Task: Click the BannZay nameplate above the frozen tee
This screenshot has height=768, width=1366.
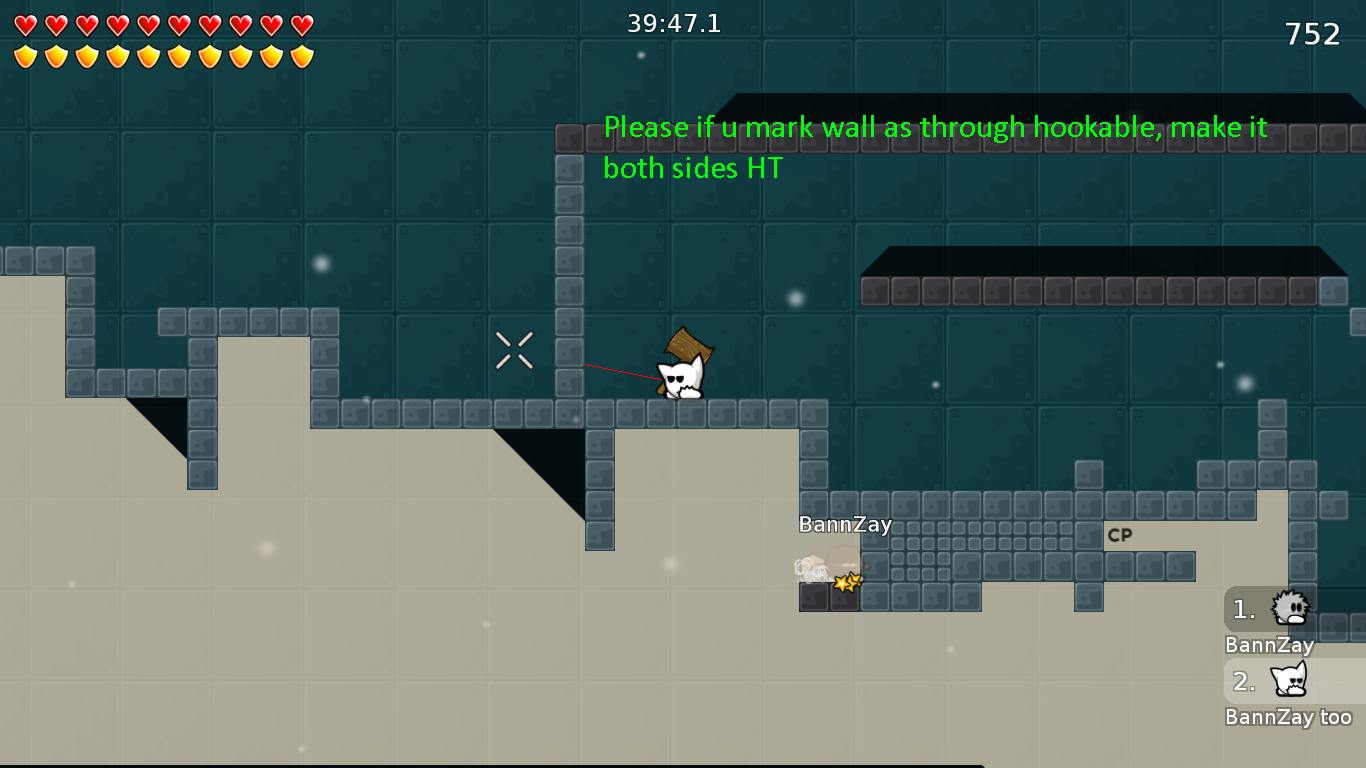Action: (x=845, y=523)
